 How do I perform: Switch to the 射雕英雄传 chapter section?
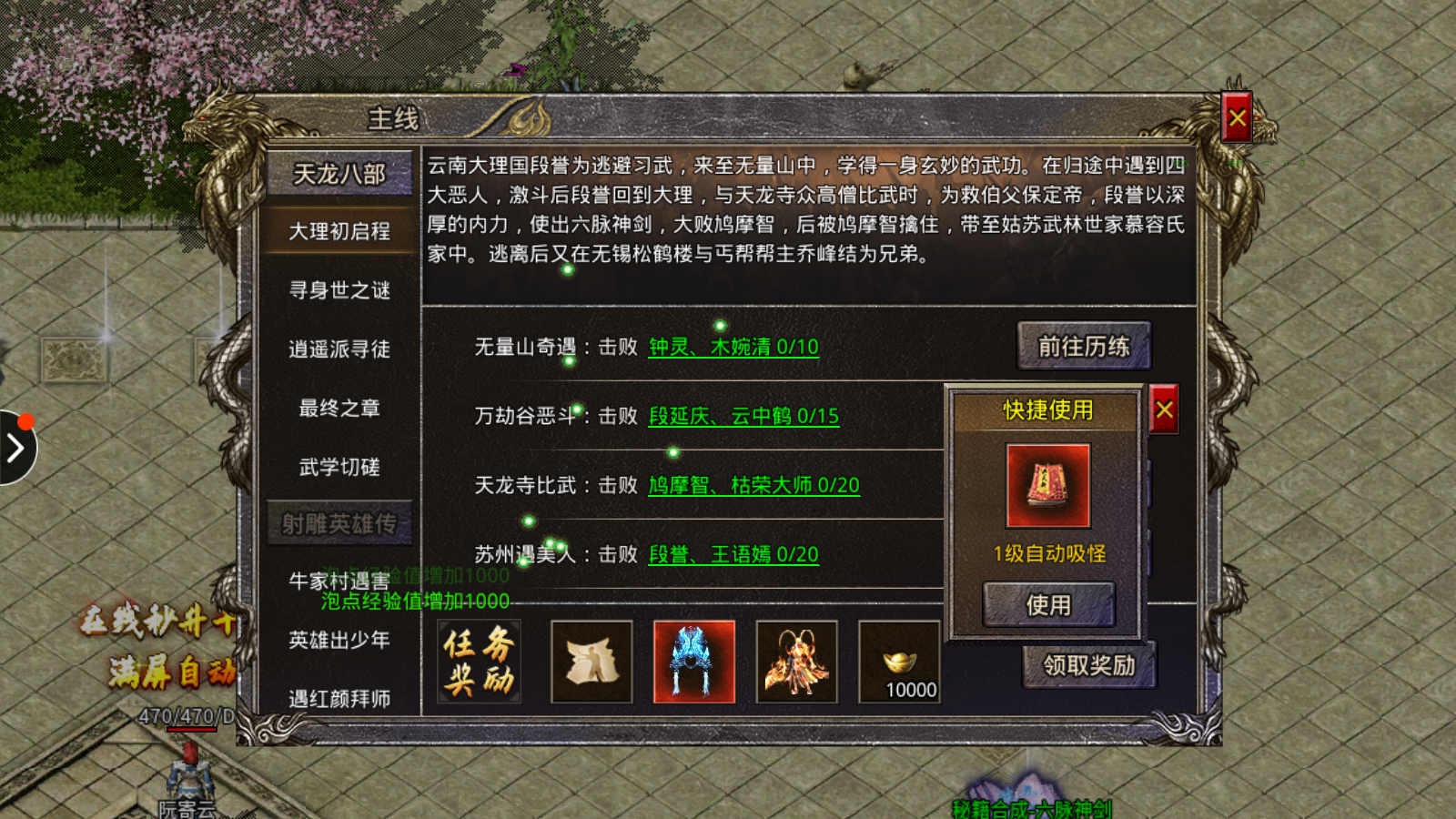pyautogui.click(x=339, y=522)
